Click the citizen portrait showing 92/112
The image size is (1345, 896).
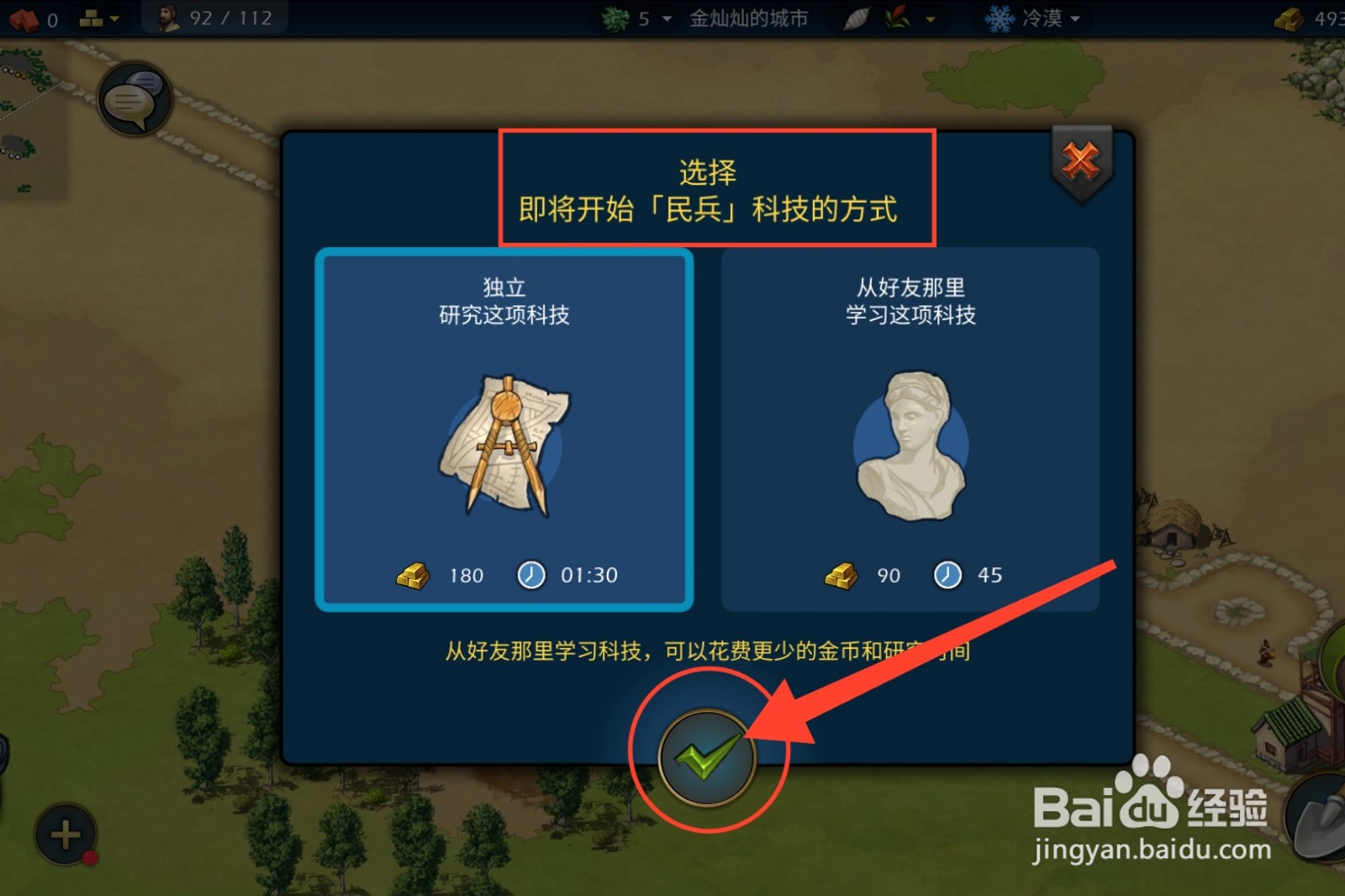coord(166,16)
